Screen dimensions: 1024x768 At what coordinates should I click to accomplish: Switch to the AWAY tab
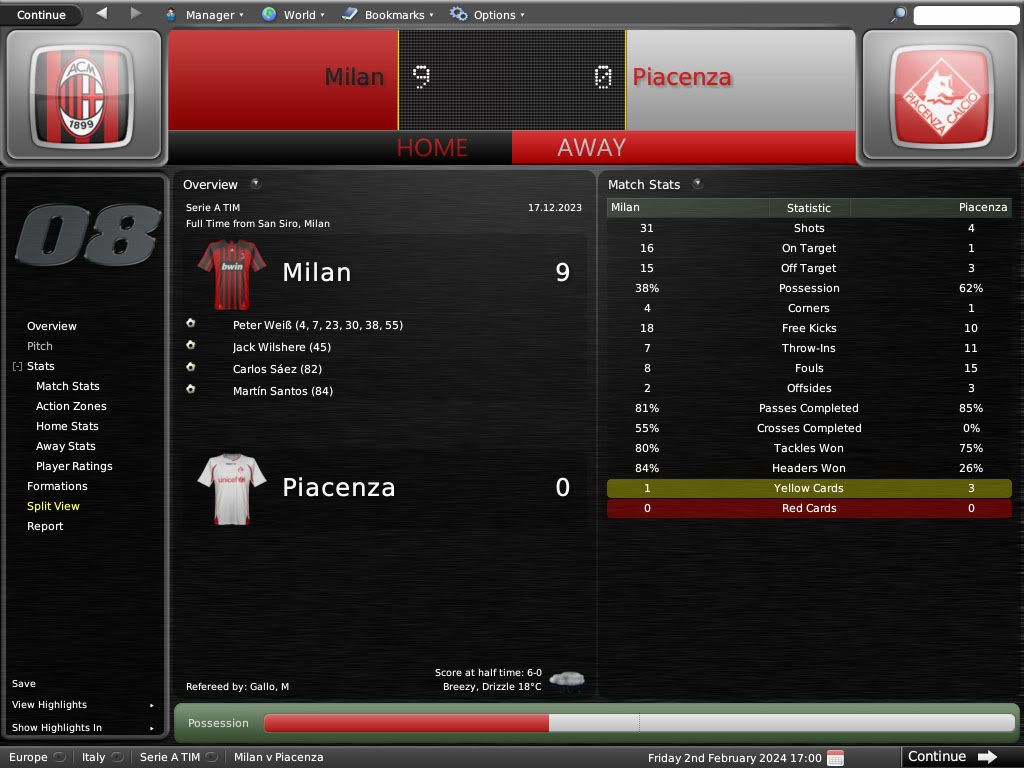pos(591,148)
